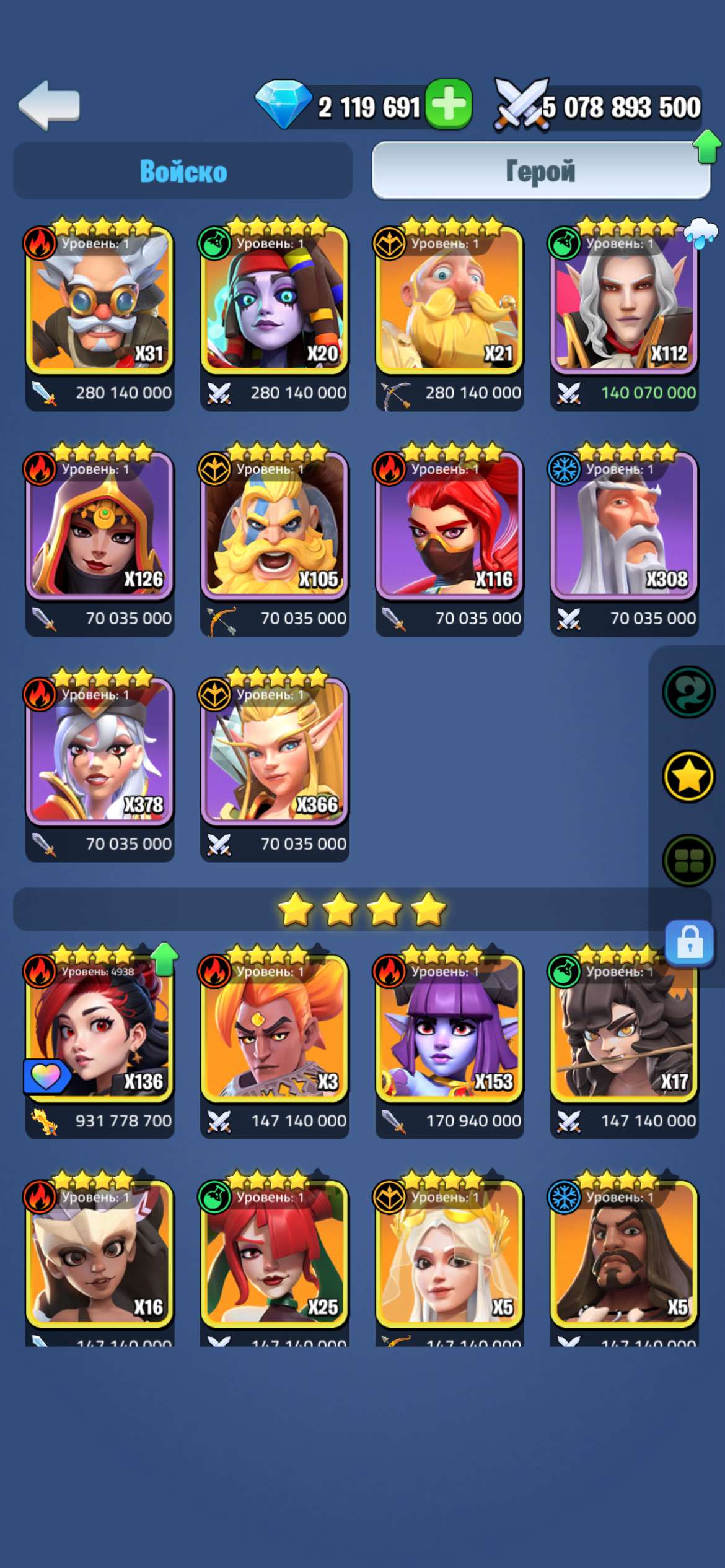Tap the green plus to buy gems

[450, 105]
